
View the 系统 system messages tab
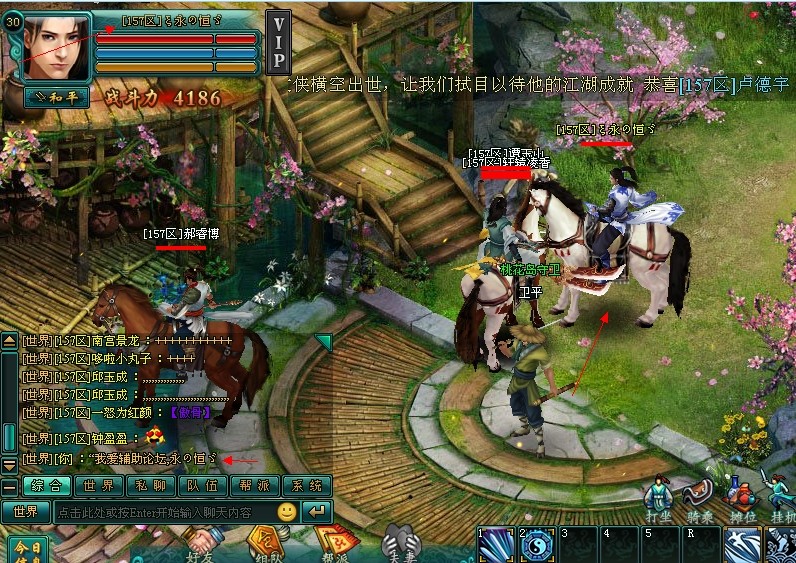(x=306, y=486)
